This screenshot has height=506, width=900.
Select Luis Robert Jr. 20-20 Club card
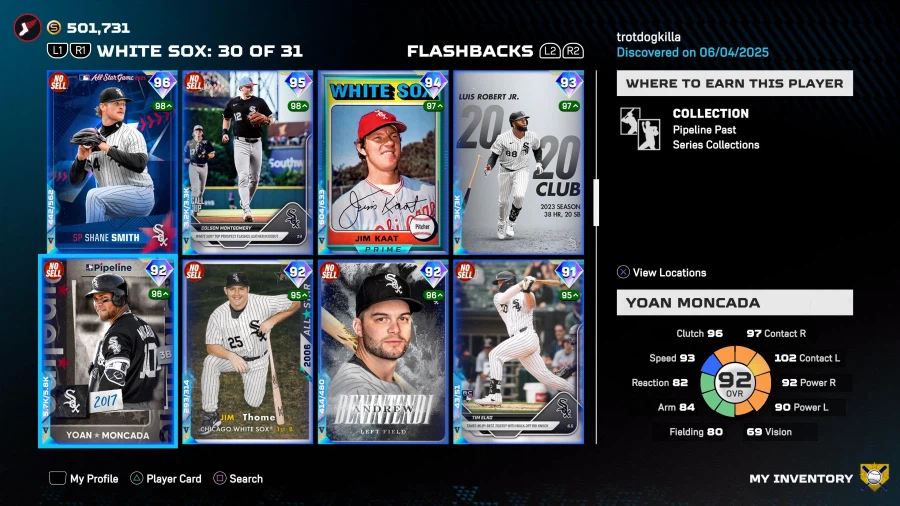pyautogui.click(x=518, y=161)
